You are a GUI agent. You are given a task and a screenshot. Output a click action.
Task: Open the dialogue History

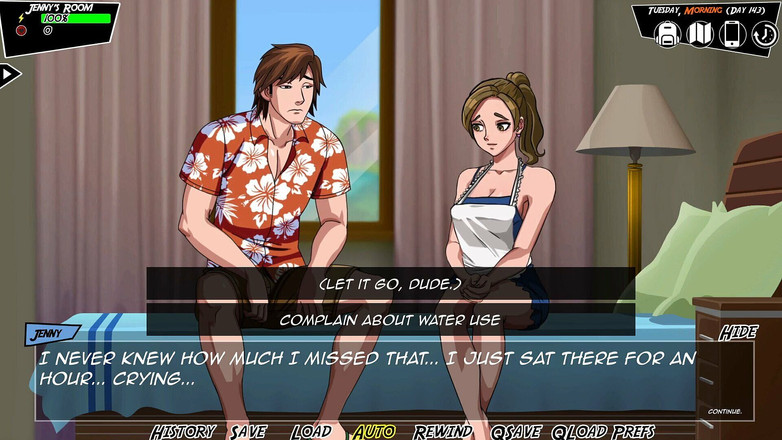pyautogui.click(x=183, y=431)
